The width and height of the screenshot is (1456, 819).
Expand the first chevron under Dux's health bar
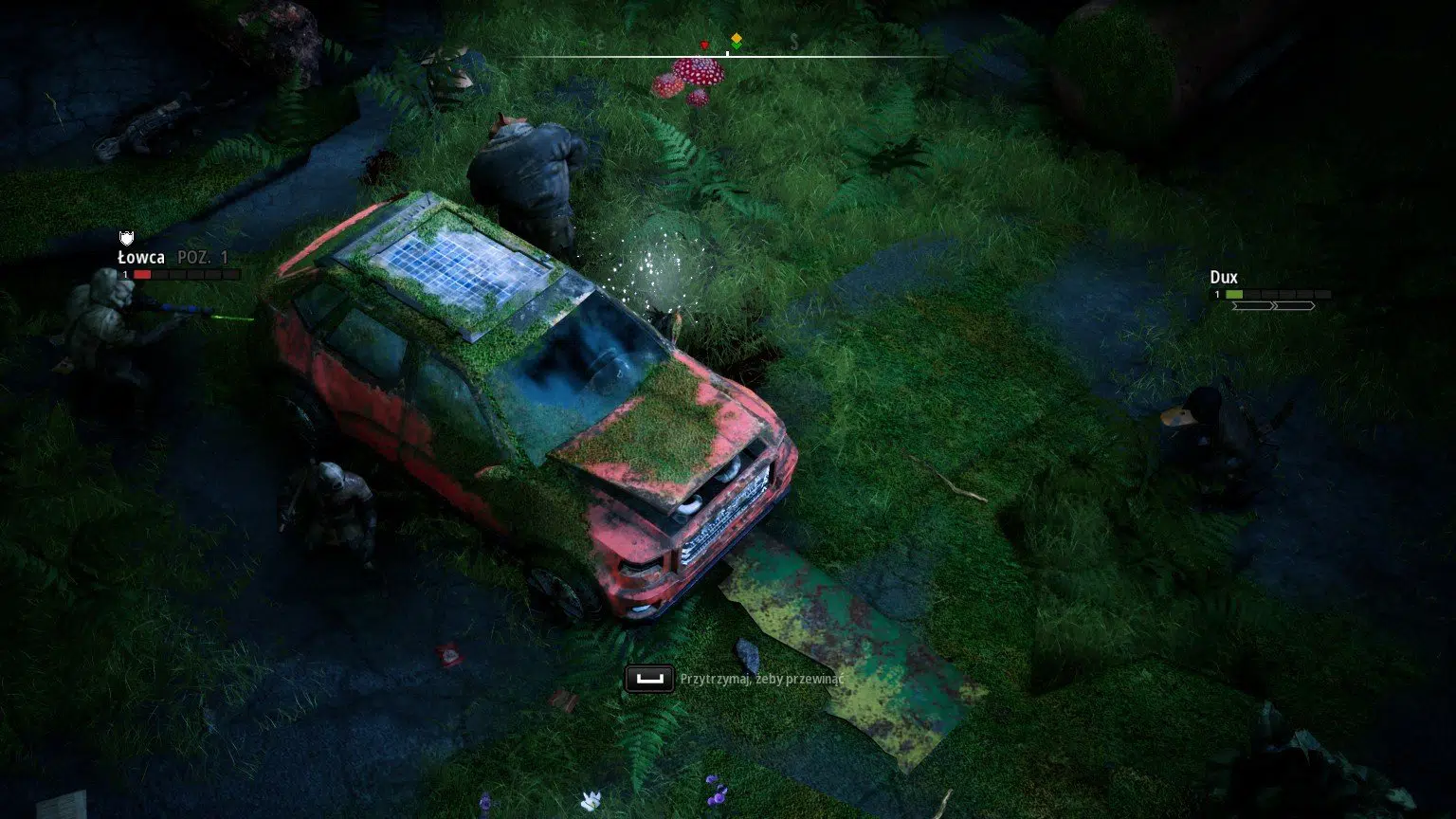pyautogui.click(x=1253, y=305)
